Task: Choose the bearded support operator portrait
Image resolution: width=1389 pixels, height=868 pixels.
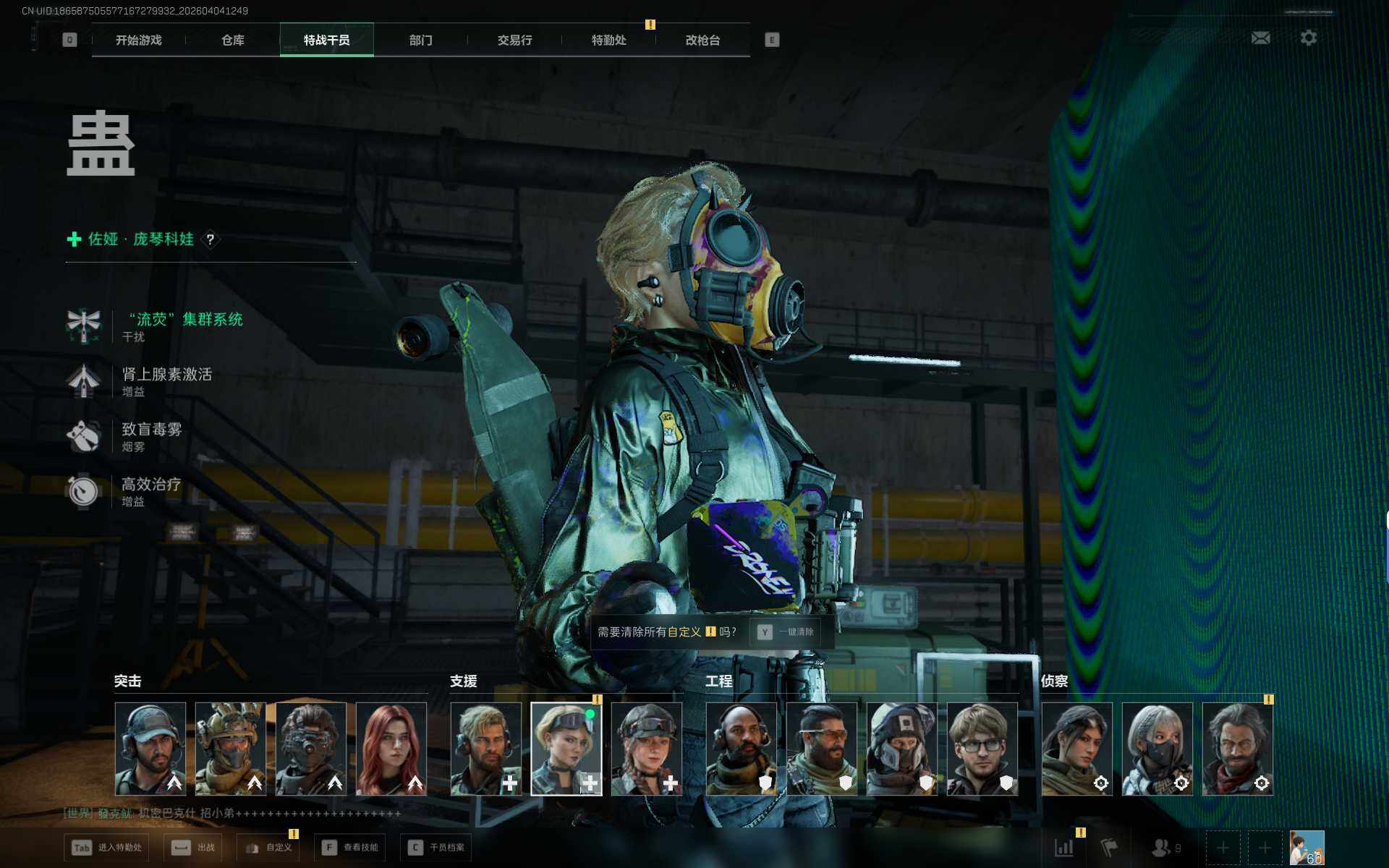Action: click(485, 749)
